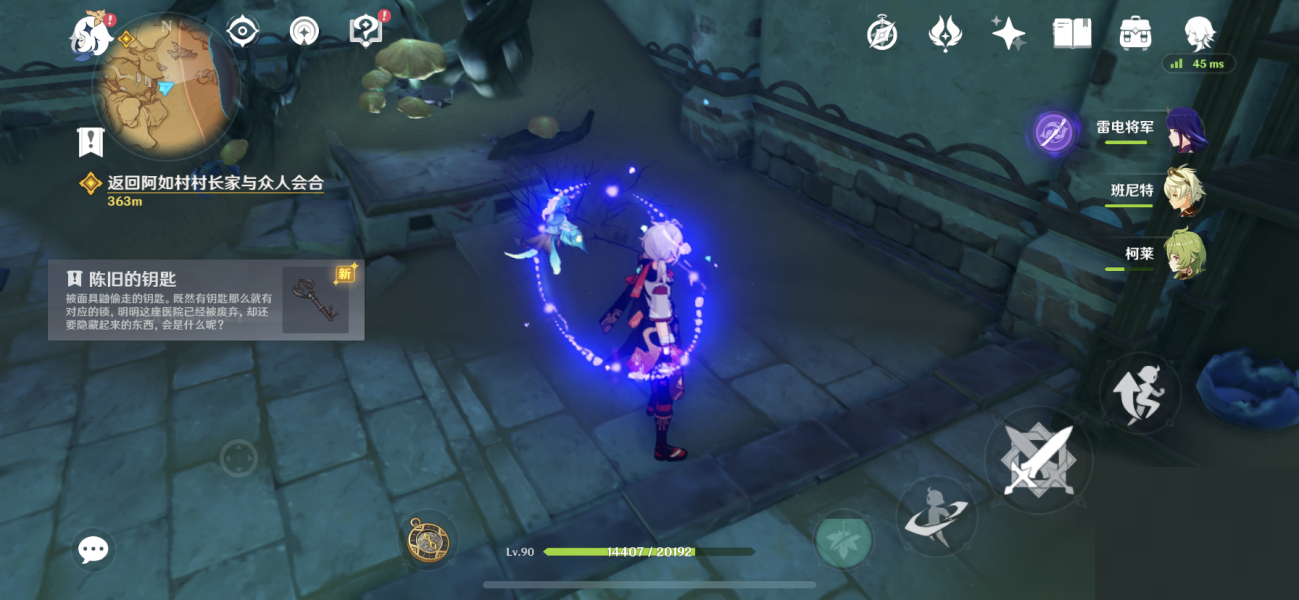Viewport: 1299px width, 600px height.
Task: Open the quest log exclamation icon
Action: point(91,142)
